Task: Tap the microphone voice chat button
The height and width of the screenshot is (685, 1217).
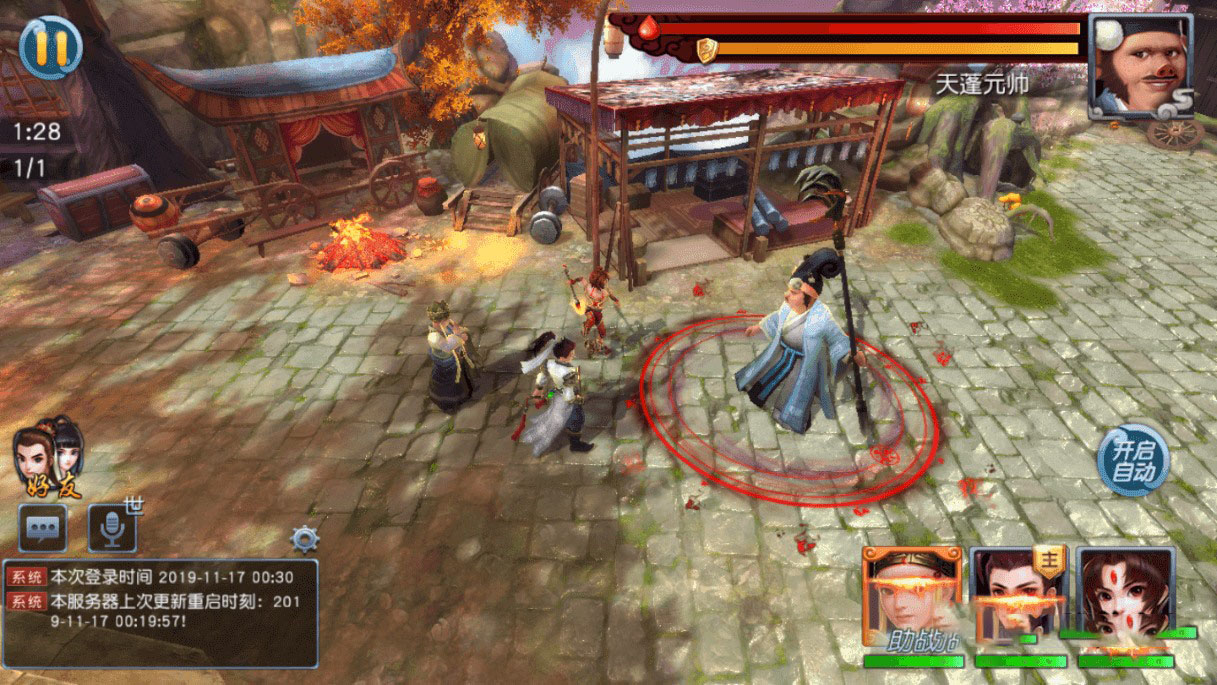Action: click(112, 528)
